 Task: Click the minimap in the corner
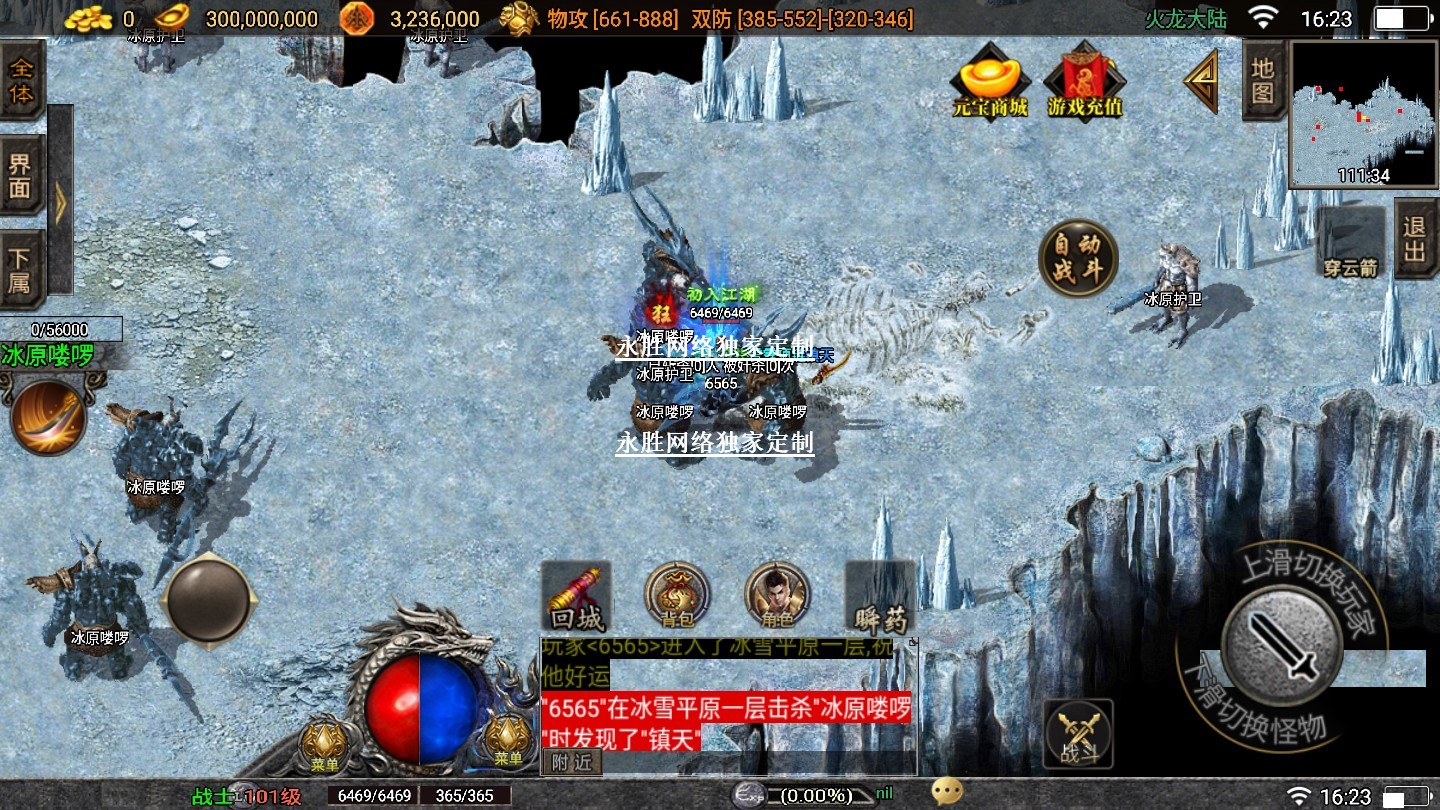coord(1363,113)
